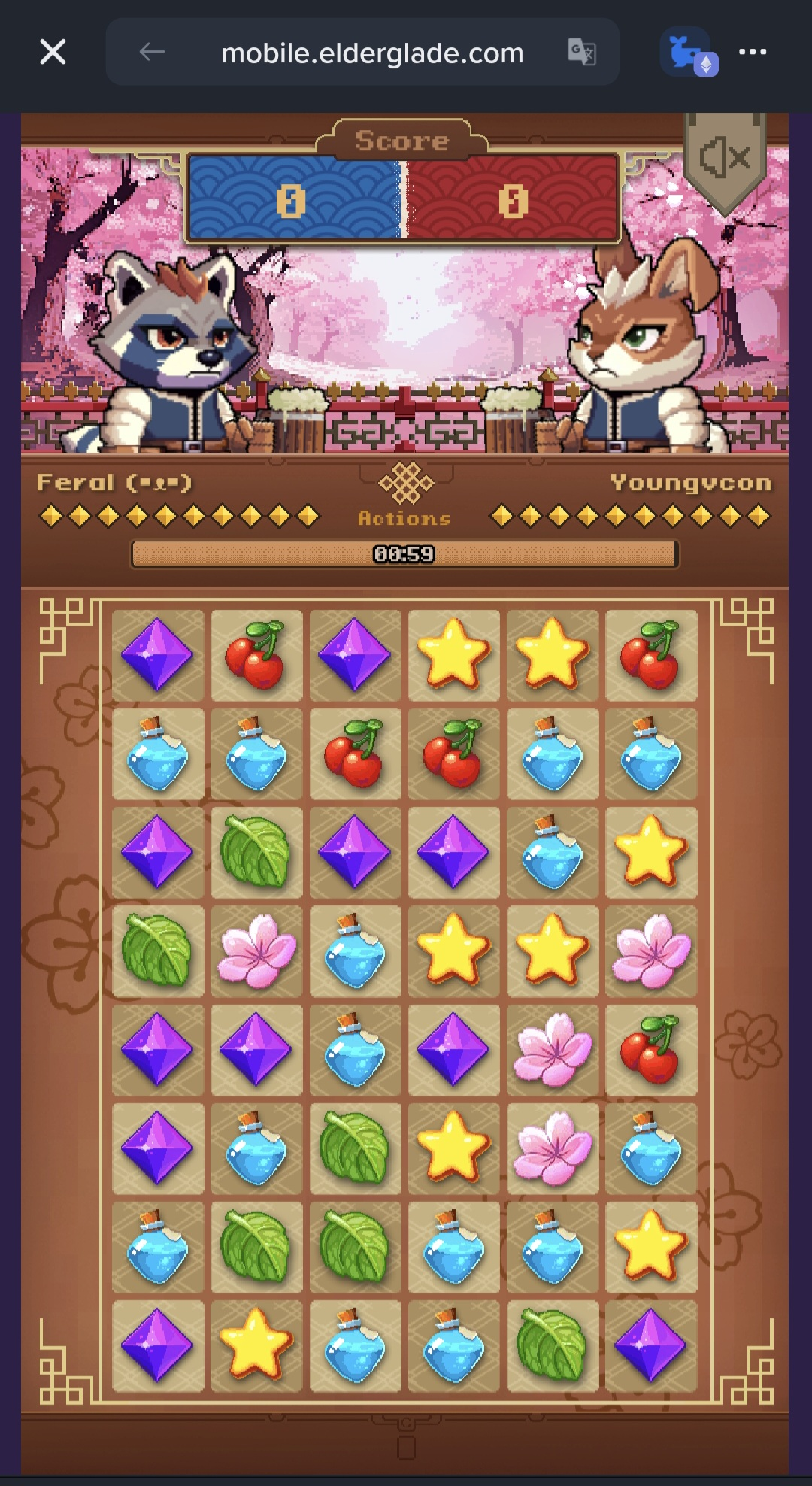
Task: Open the browser's three-dot options menu
Action: (x=752, y=52)
